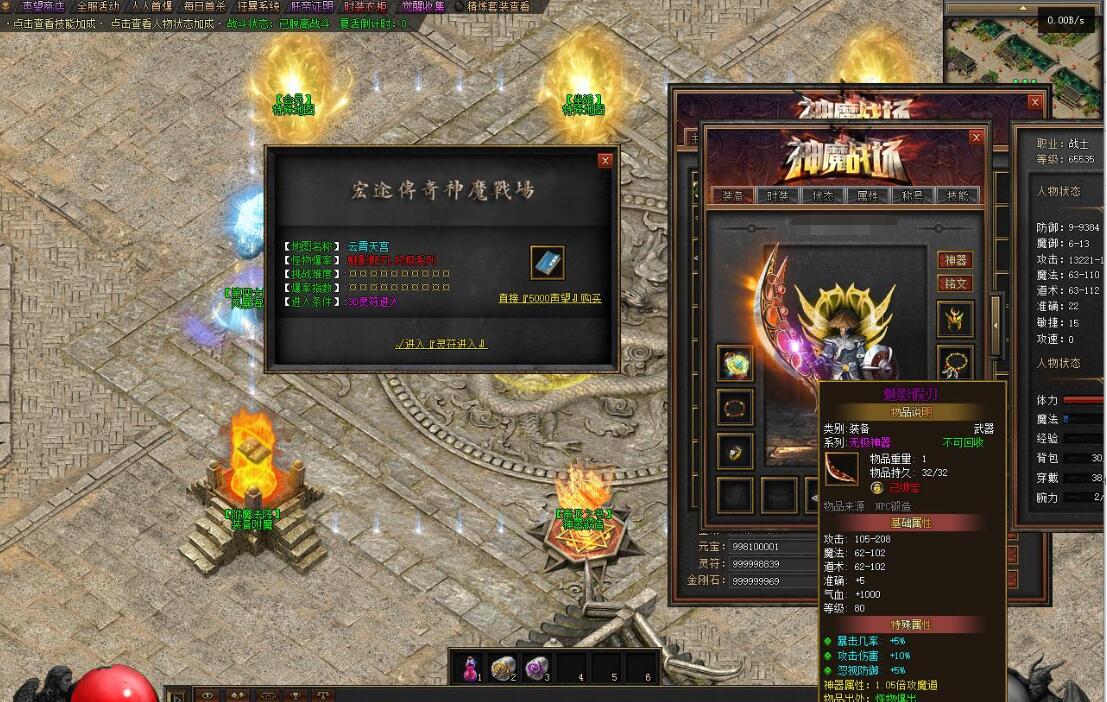Click the 铭文 inscription button

tap(955, 284)
